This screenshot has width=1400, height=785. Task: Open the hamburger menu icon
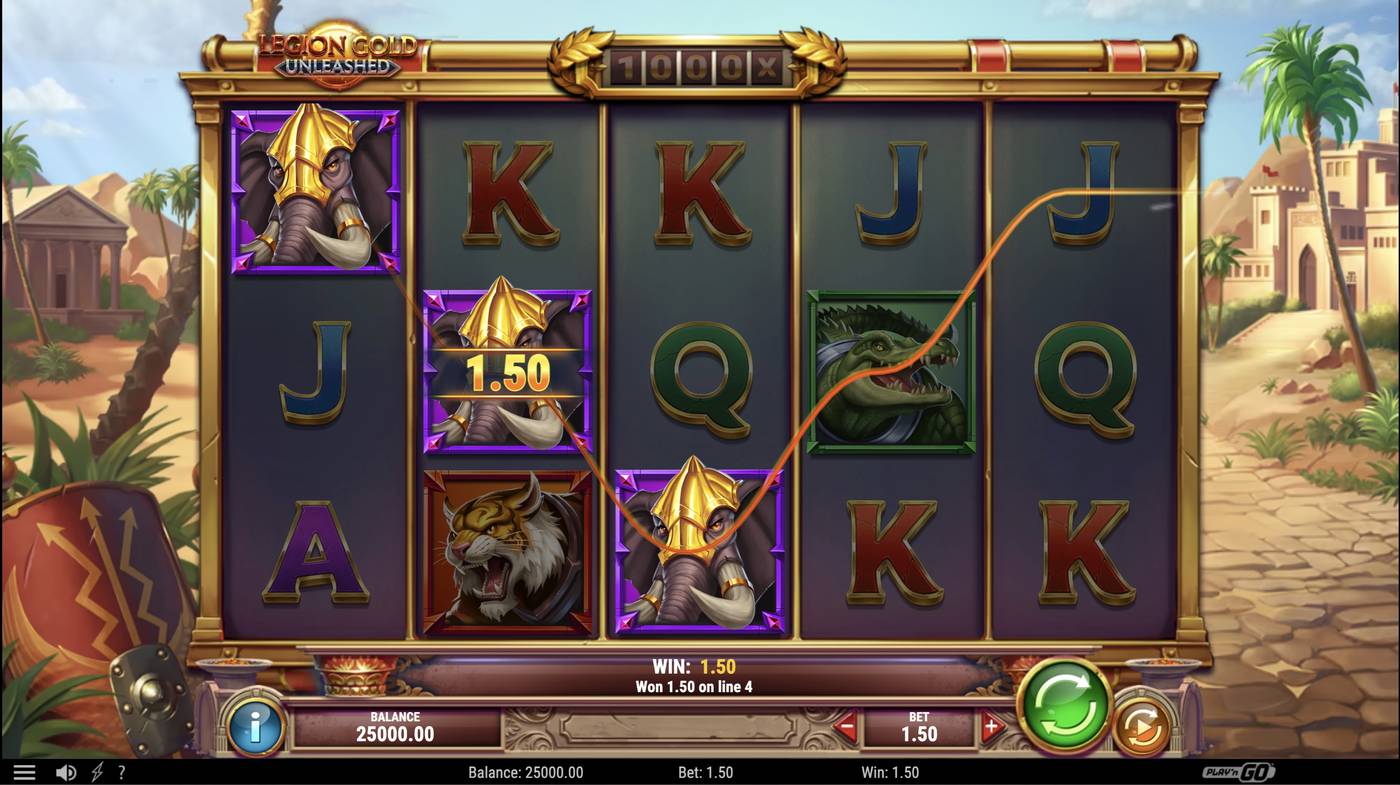click(x=25, y=771)
